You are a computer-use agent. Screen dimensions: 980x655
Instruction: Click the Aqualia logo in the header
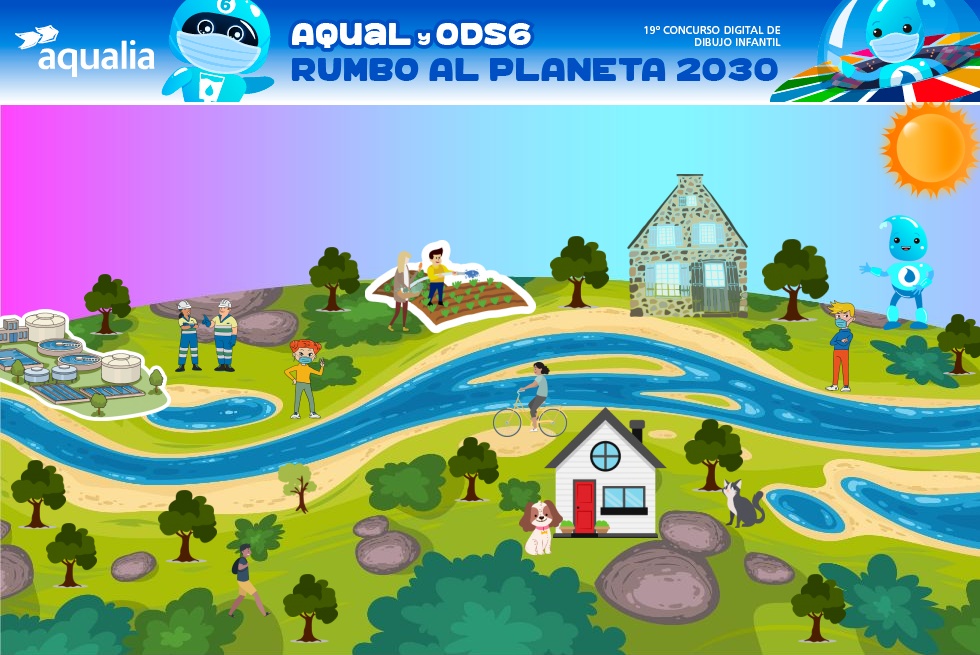click(85, 51)
